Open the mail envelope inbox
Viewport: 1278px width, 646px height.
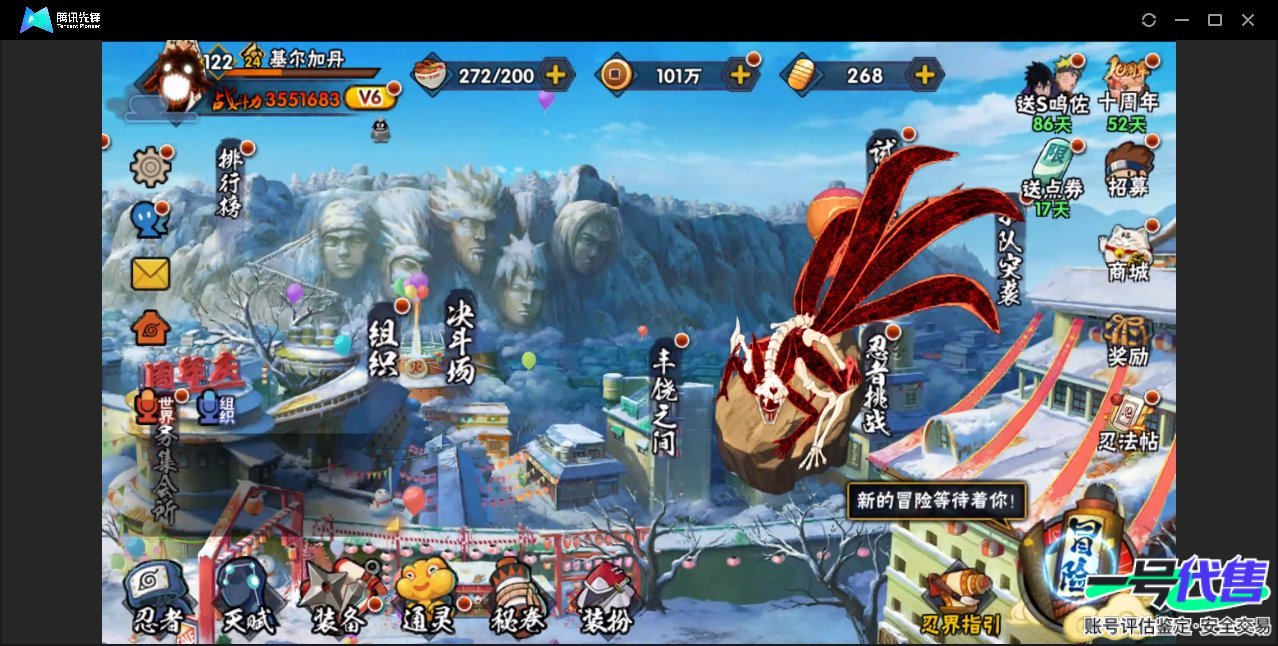151,273
